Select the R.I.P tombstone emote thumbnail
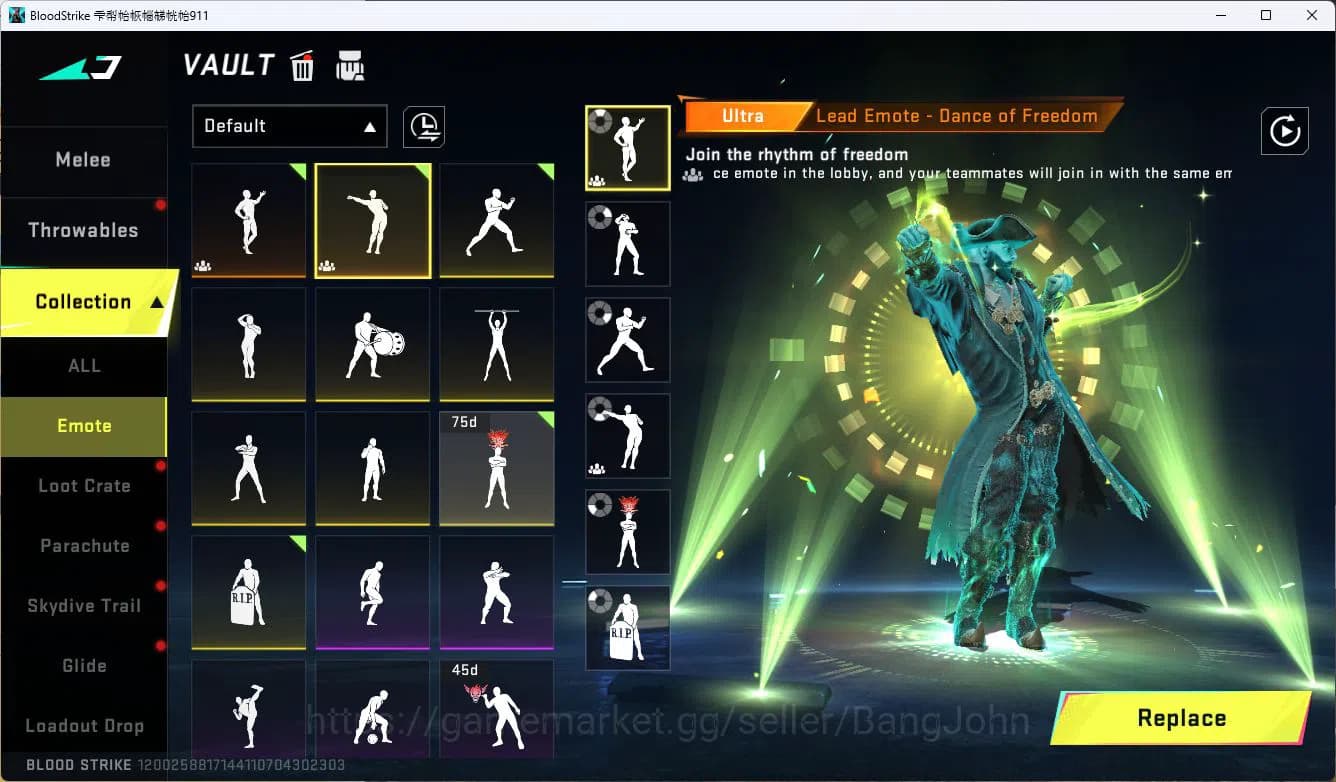 [248, 591]
